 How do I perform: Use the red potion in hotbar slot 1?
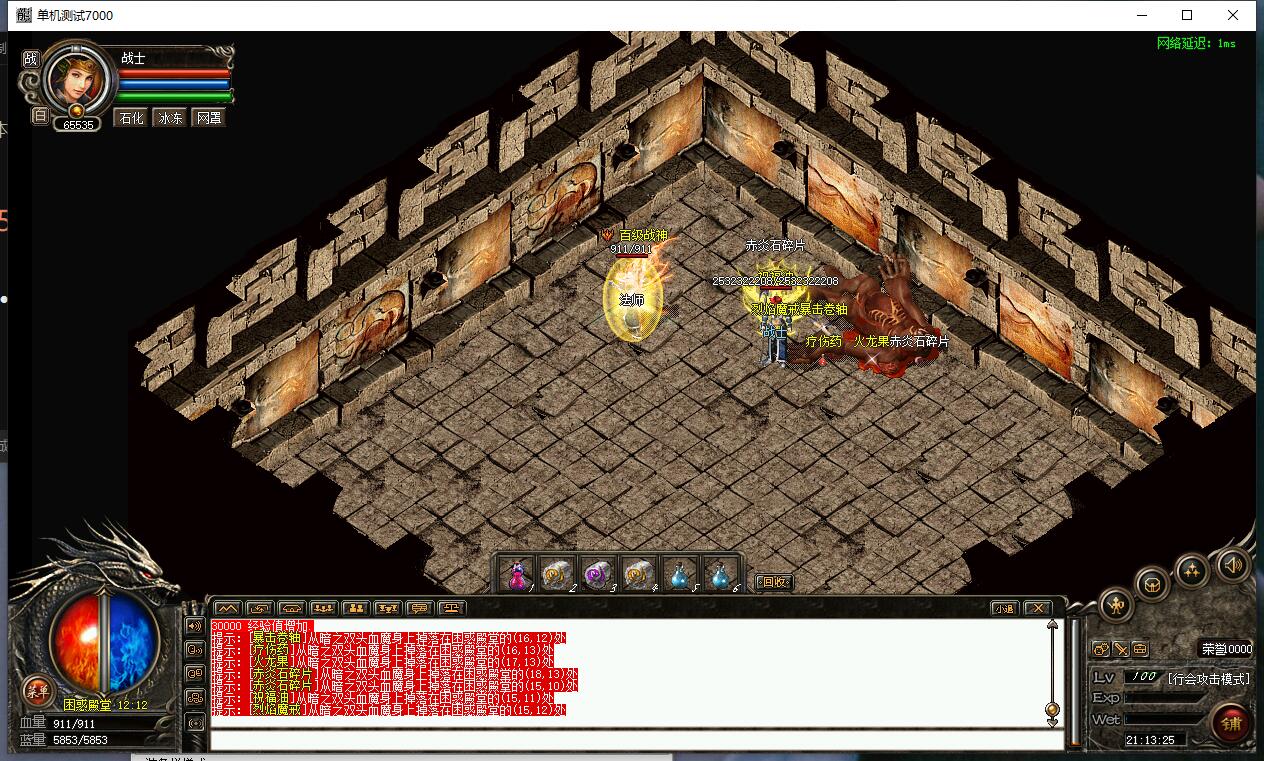[517, 575]
